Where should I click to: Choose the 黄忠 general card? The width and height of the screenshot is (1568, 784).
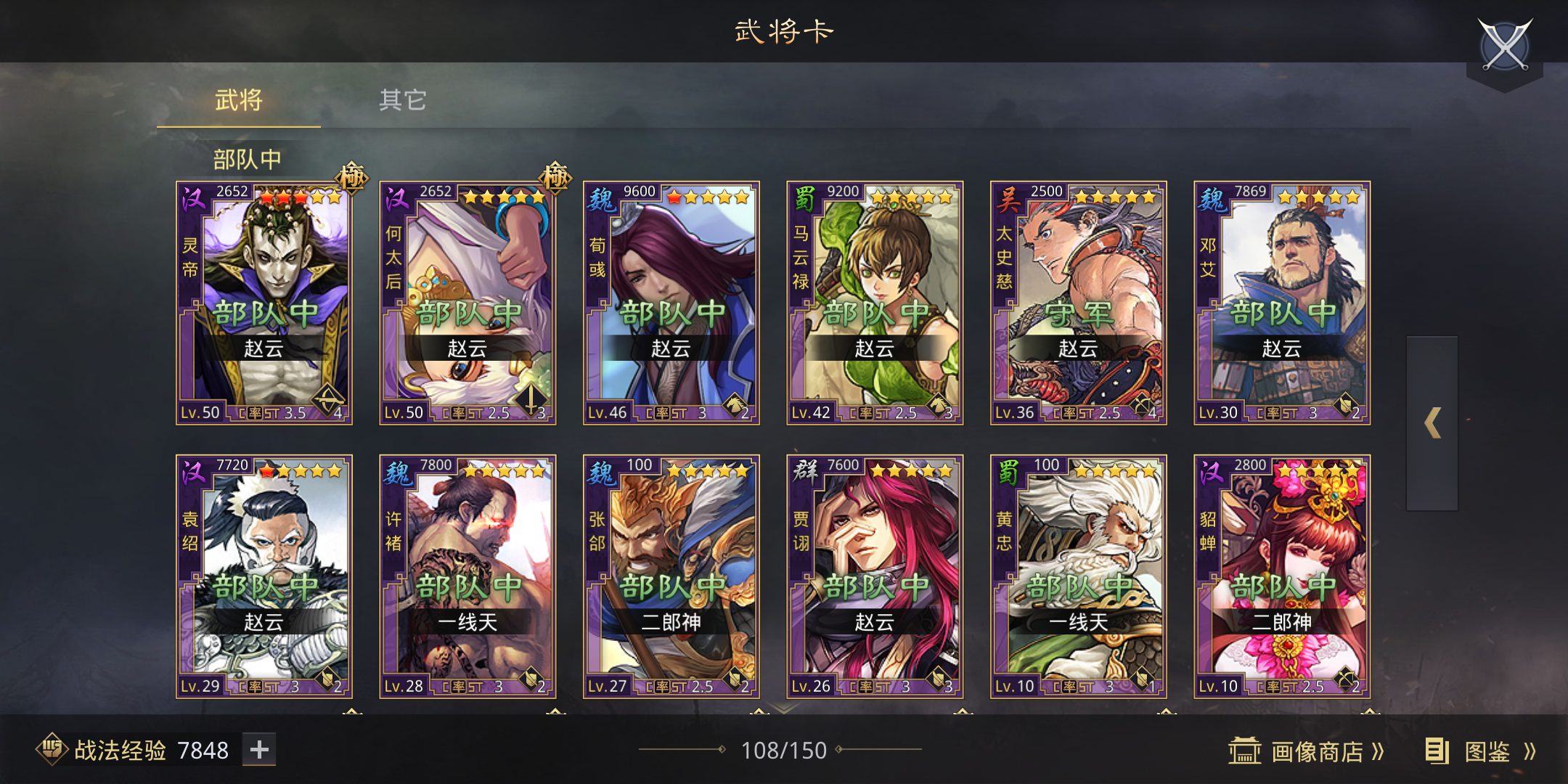(x=1079, y=577)
